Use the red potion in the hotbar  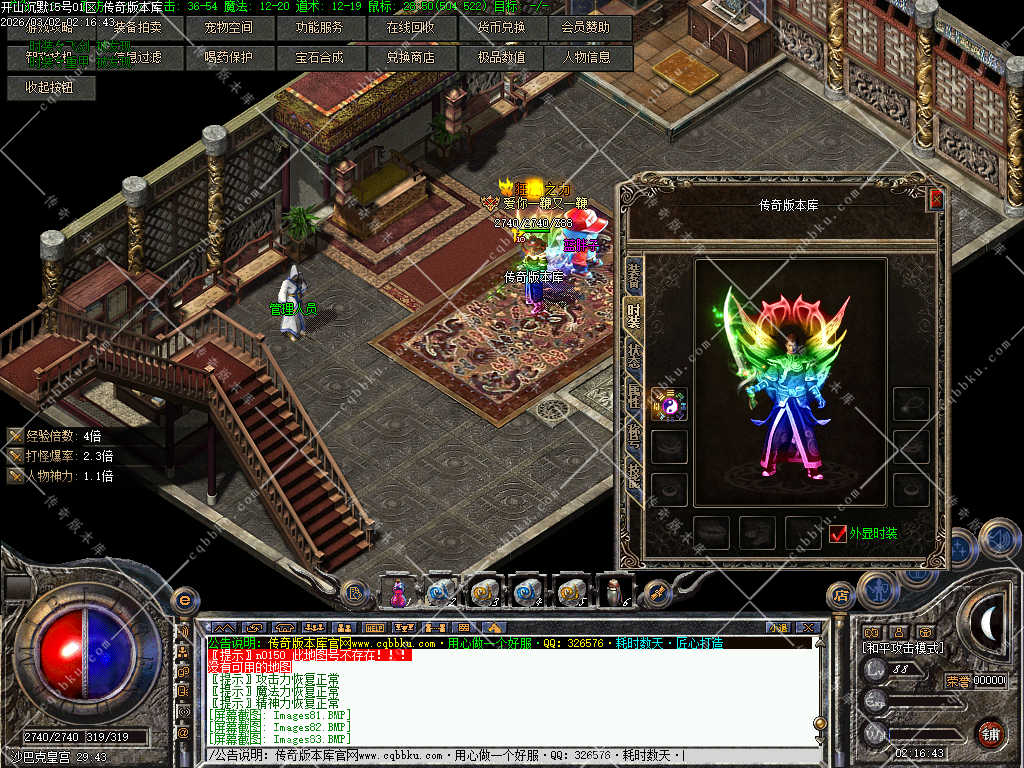(398, 593)
